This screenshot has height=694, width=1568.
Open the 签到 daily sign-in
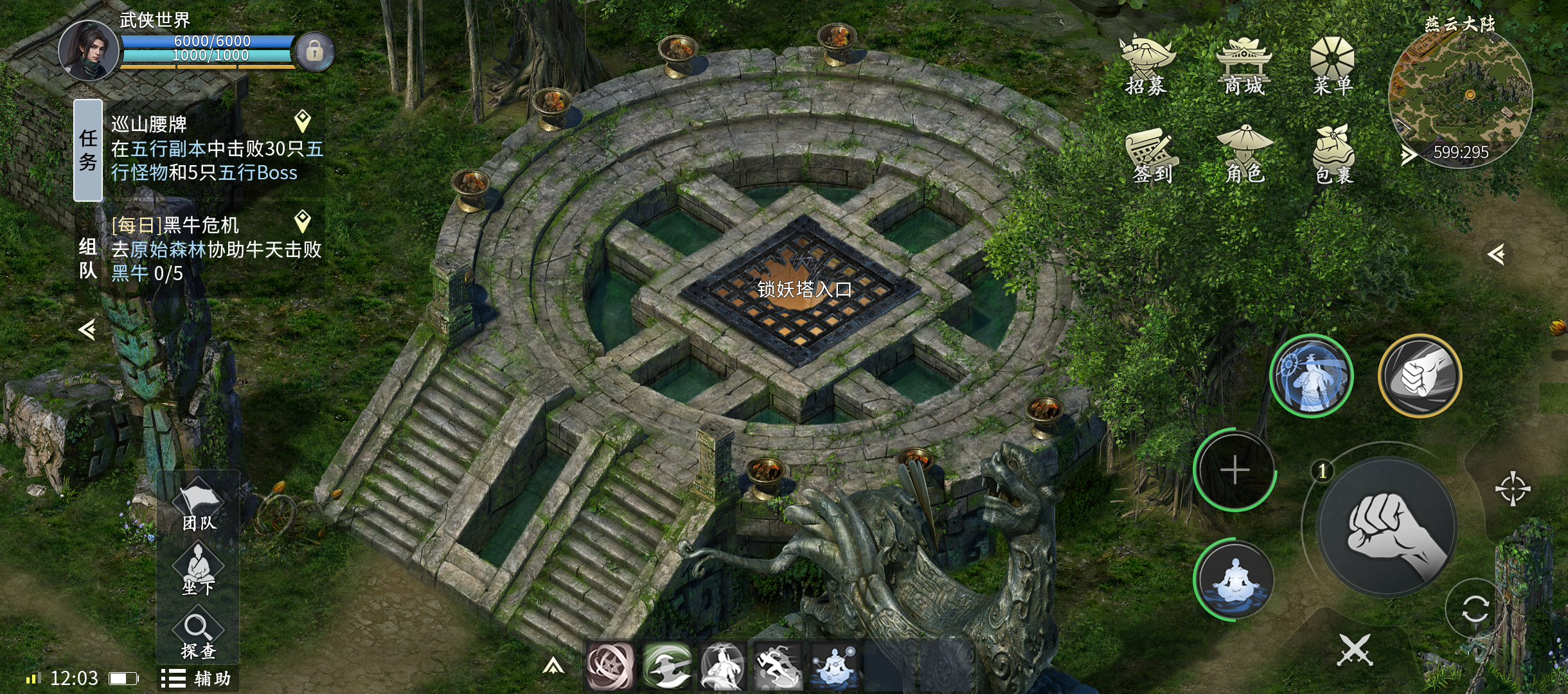[1152, 156]
